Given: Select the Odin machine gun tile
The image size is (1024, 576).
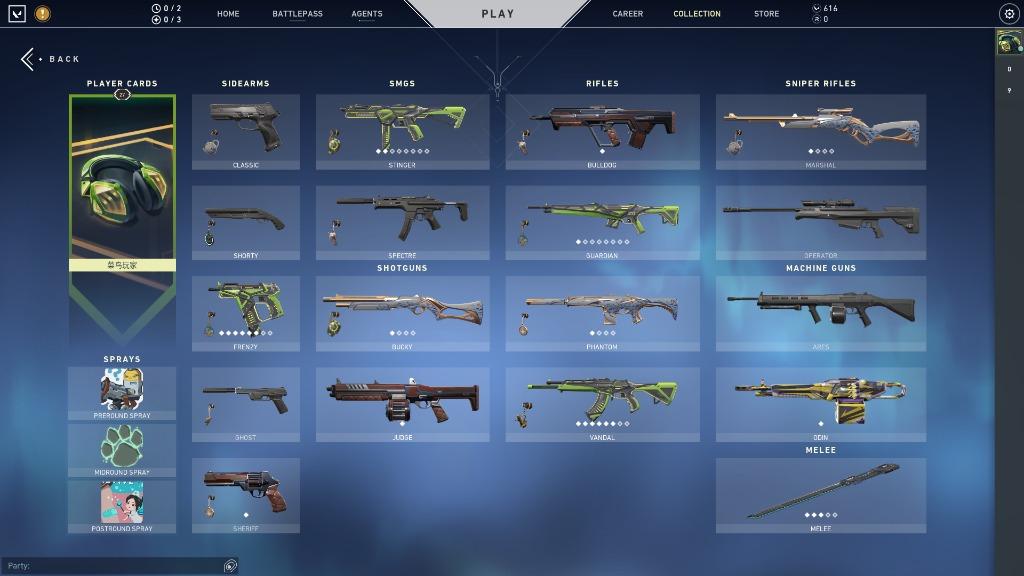Looking at the screenshot, I should coord(820,404).
